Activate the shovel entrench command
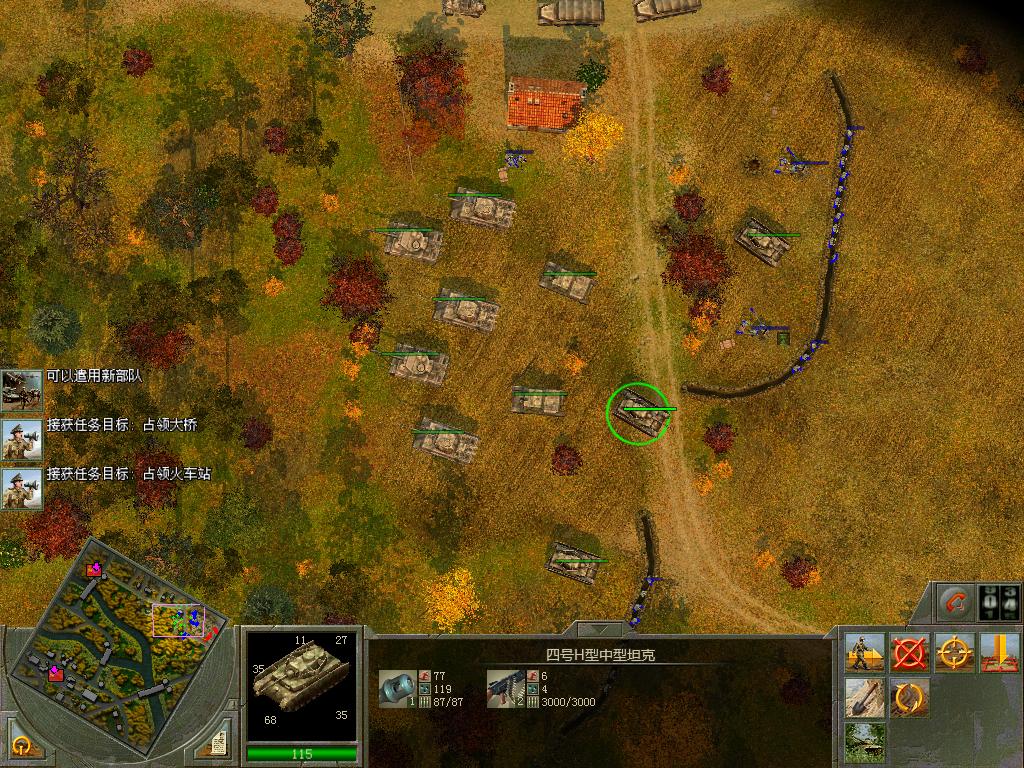1024x768 pixels. (x=862, y=698)
